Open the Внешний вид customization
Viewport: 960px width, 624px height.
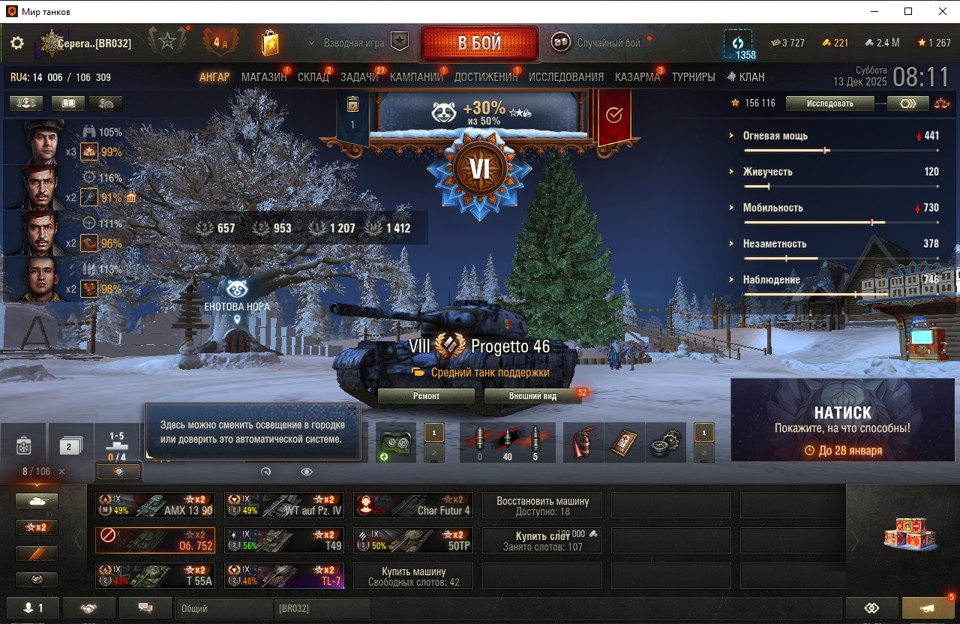[532, 396]
